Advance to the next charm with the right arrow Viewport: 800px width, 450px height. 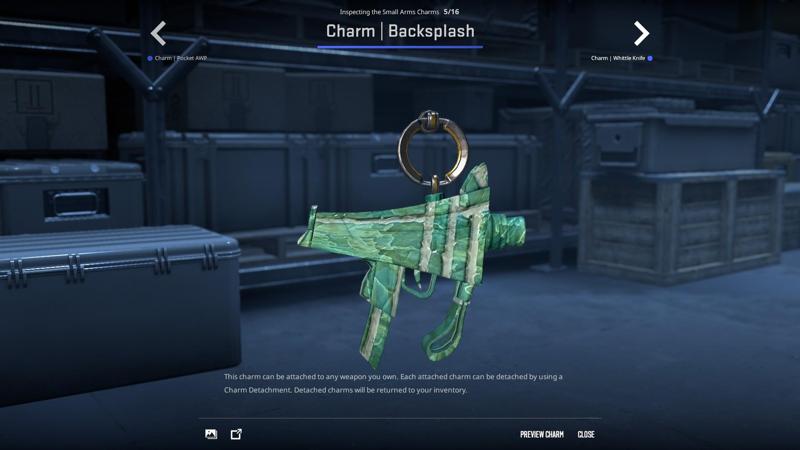(641, 34)
